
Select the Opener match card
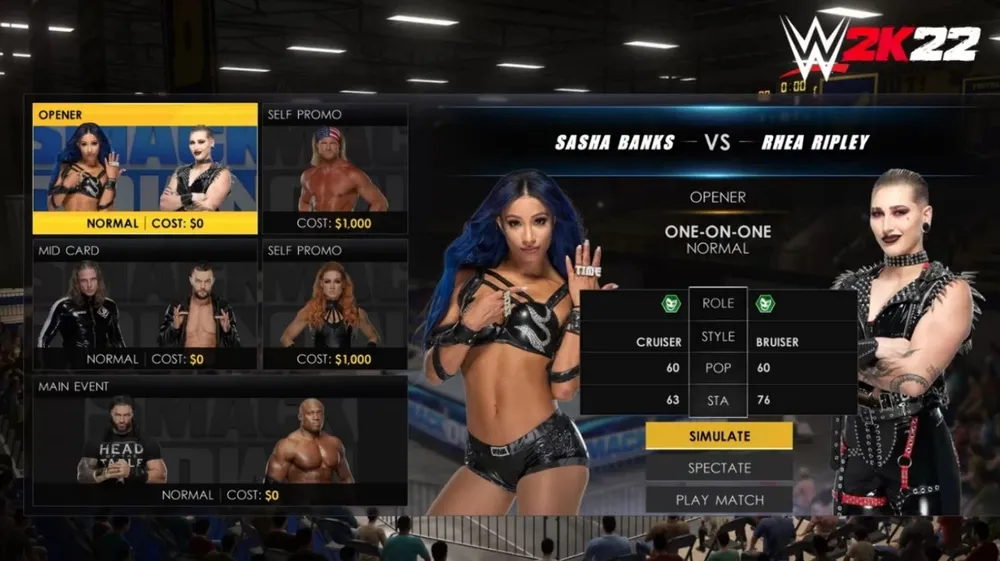145,168
